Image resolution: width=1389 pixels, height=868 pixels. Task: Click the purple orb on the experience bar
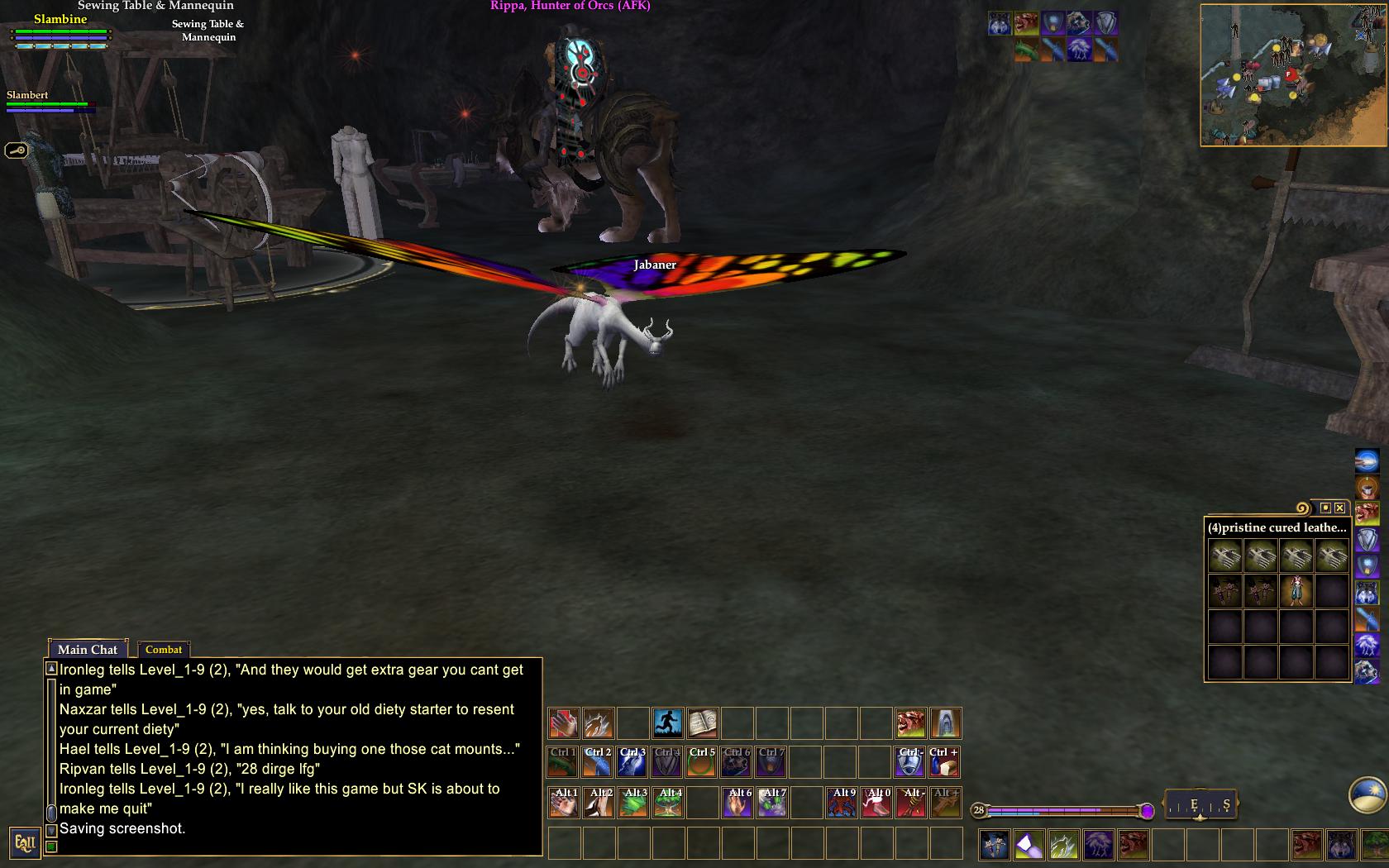[x=1148, y=810]
